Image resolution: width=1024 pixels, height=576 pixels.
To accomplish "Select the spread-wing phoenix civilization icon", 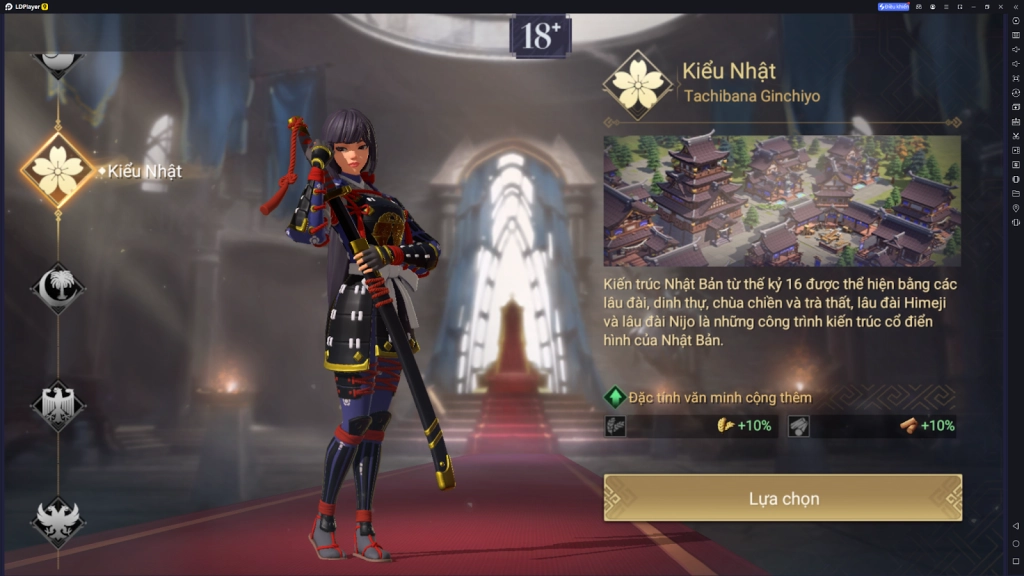I will point(58,521).
